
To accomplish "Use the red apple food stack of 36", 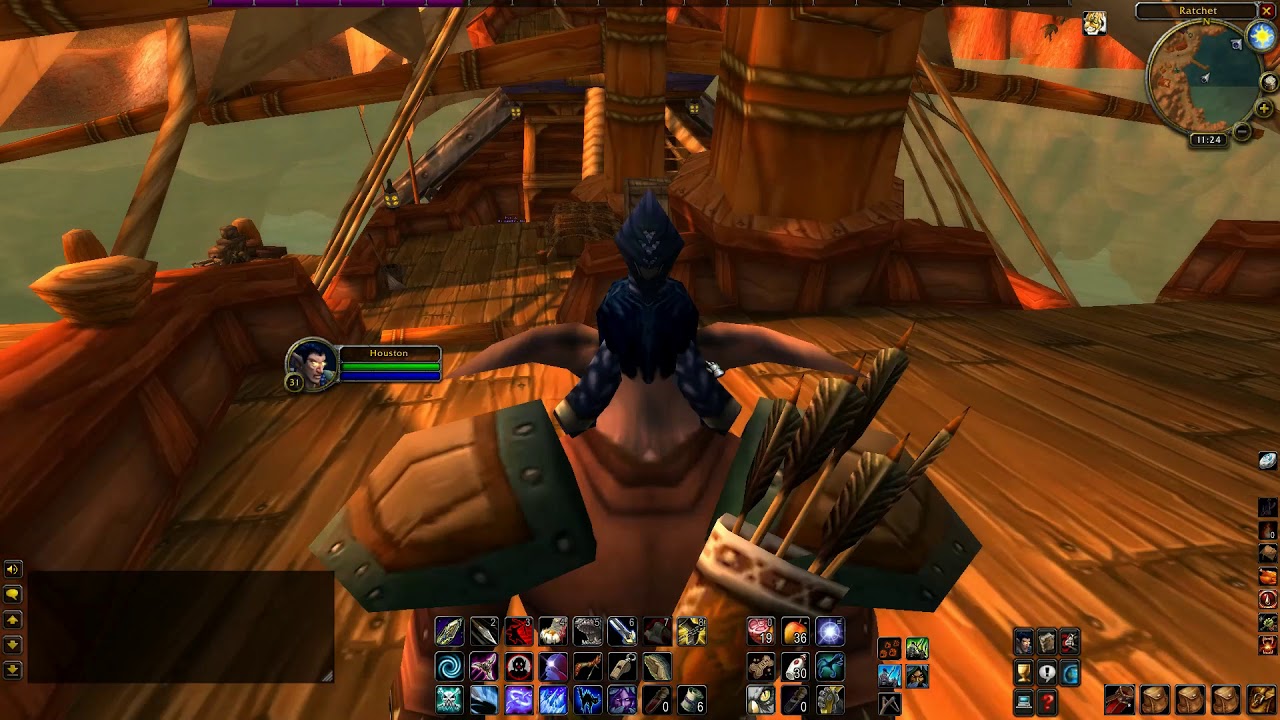I will (x=795, y=632).
